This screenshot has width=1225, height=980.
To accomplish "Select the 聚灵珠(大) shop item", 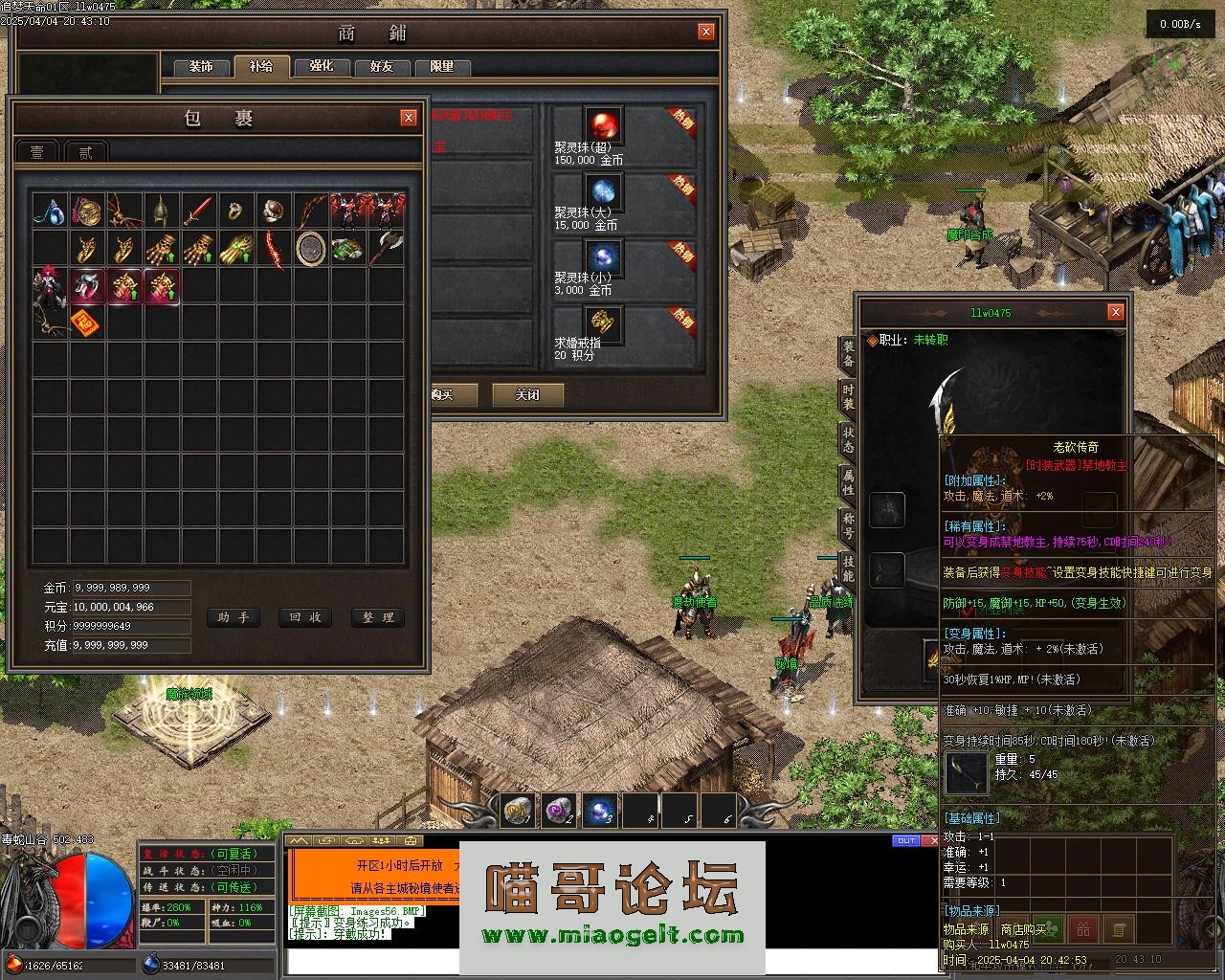I will [x=604, y=191].
